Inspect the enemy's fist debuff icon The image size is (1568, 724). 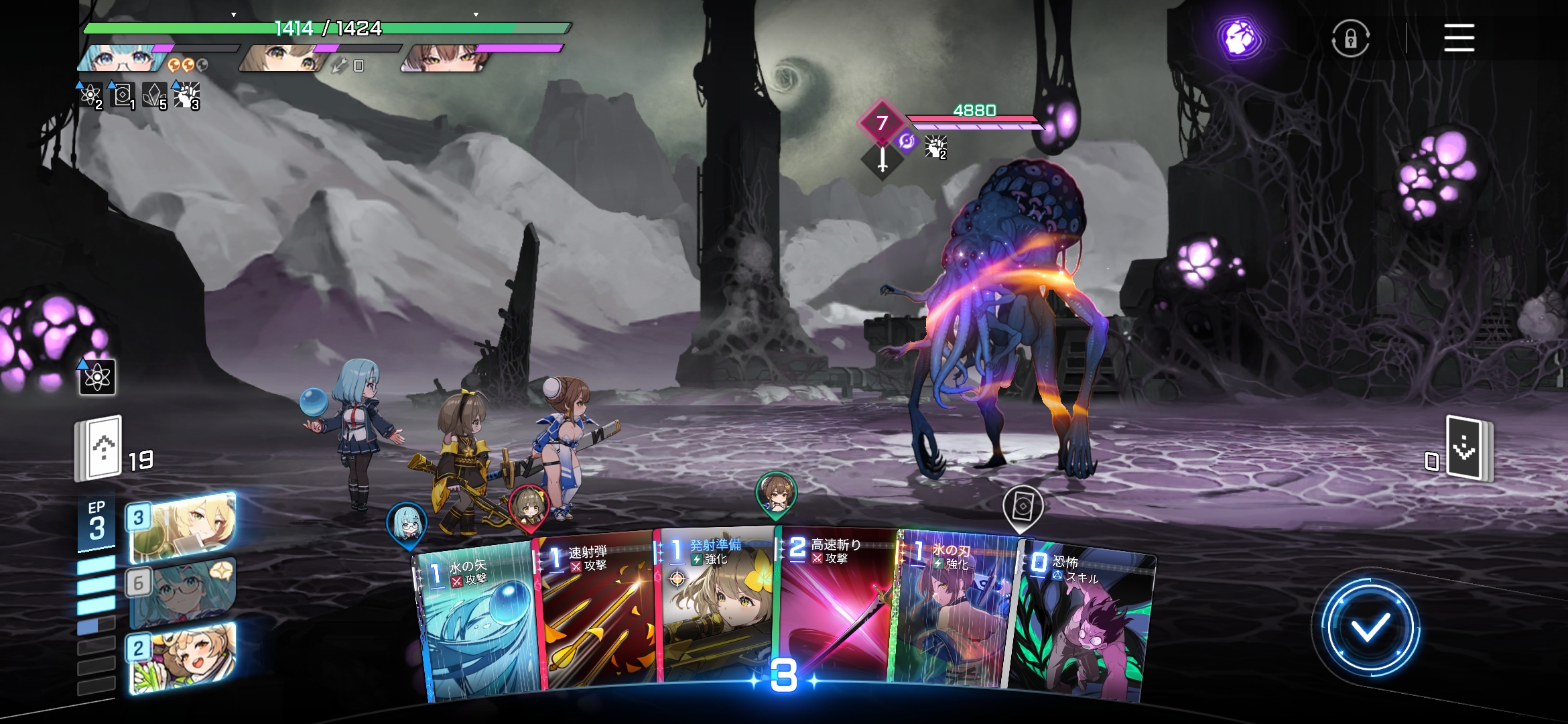935,146
